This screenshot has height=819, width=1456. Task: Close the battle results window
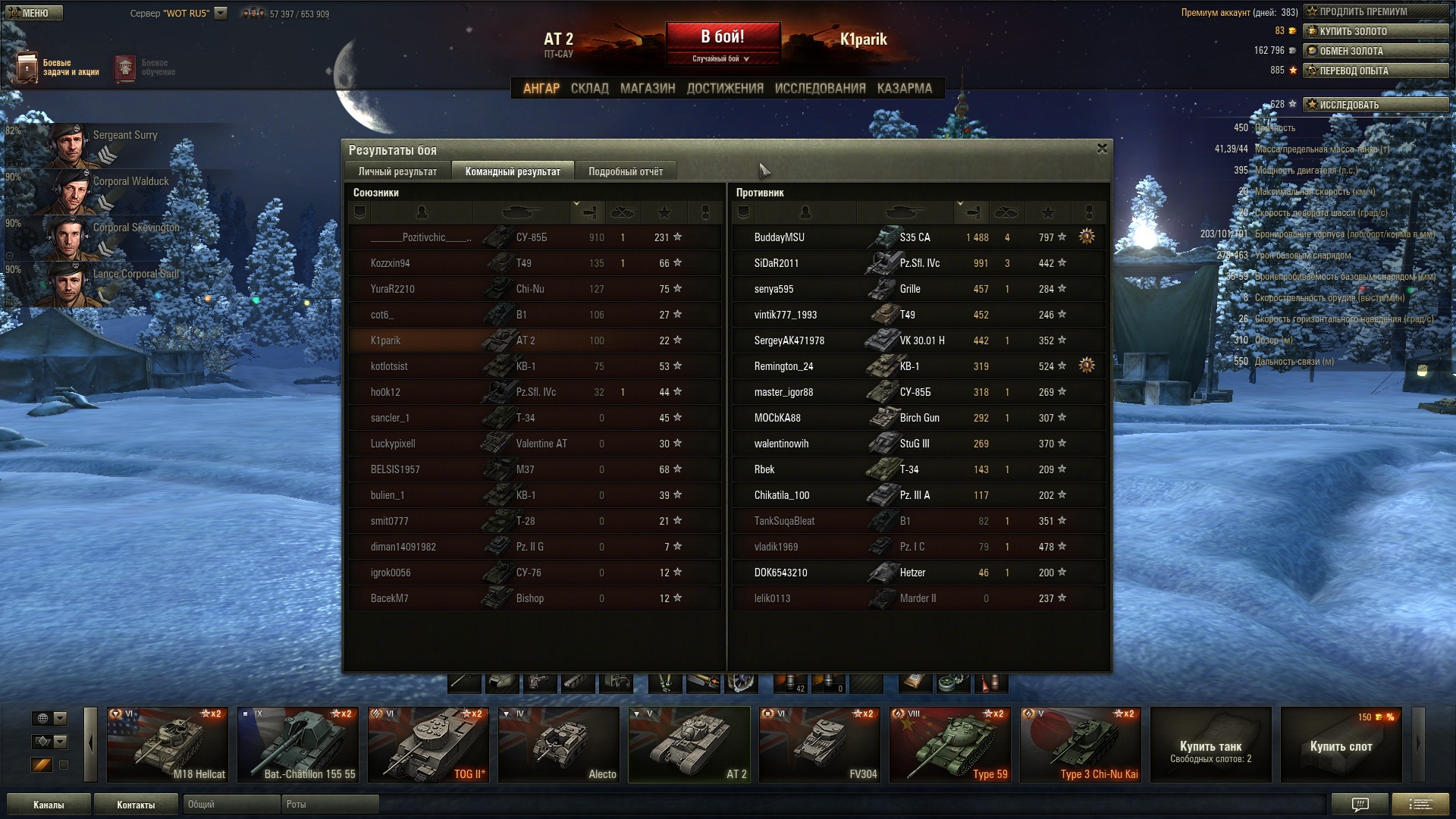(x=1102, y=149)
